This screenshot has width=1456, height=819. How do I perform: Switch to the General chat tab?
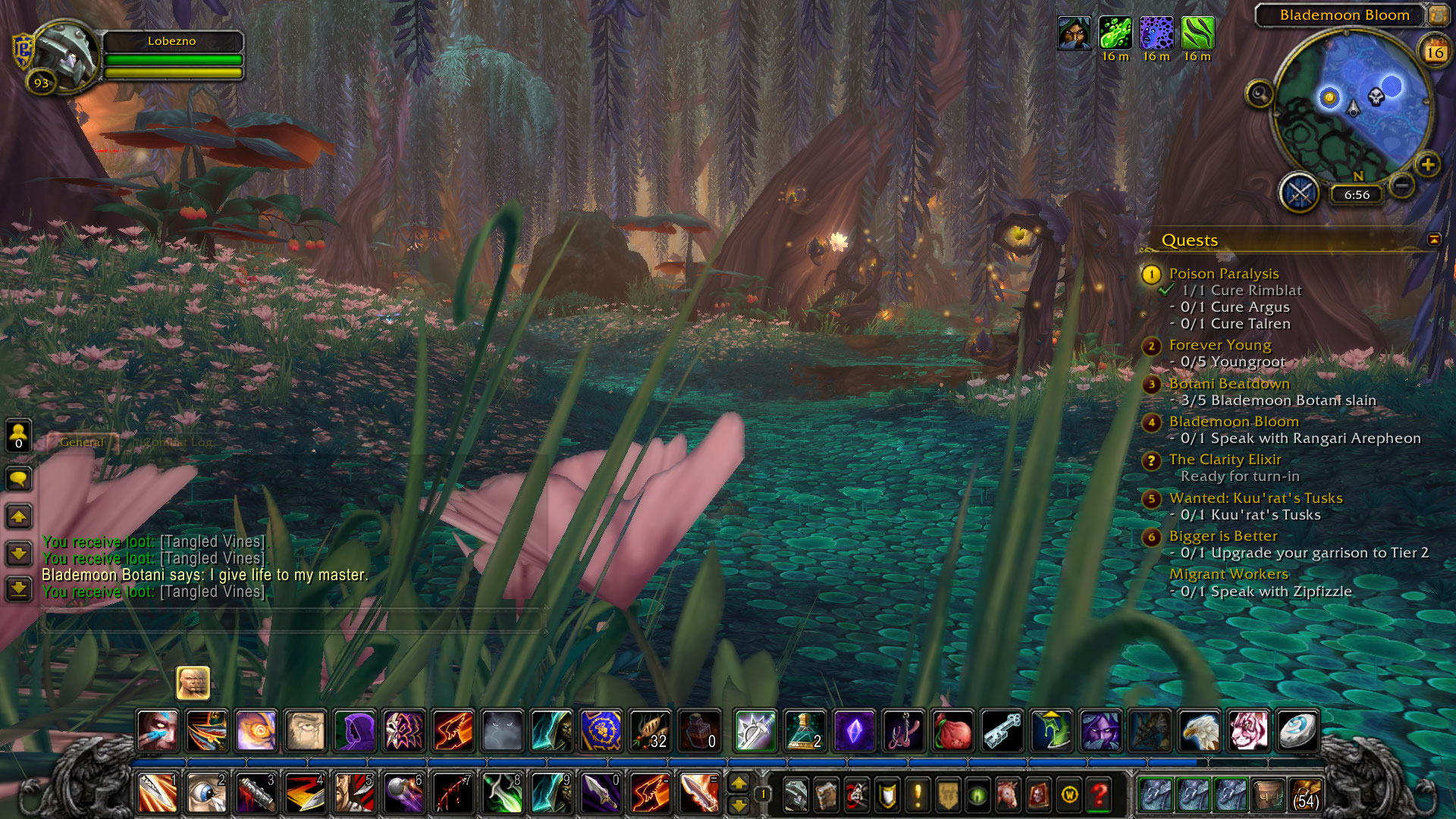(x=82, y=442)
